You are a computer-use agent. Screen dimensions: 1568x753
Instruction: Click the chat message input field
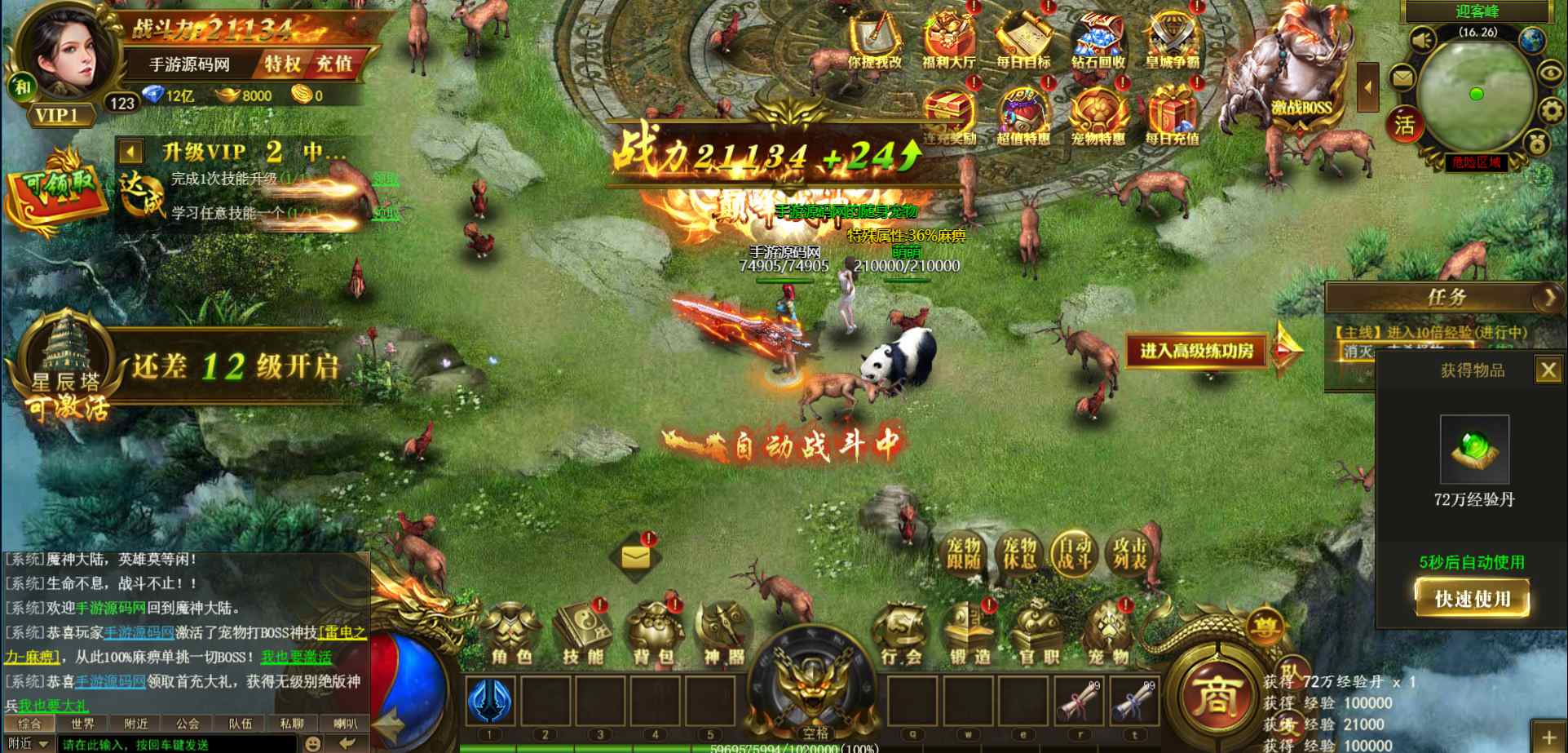175,744
